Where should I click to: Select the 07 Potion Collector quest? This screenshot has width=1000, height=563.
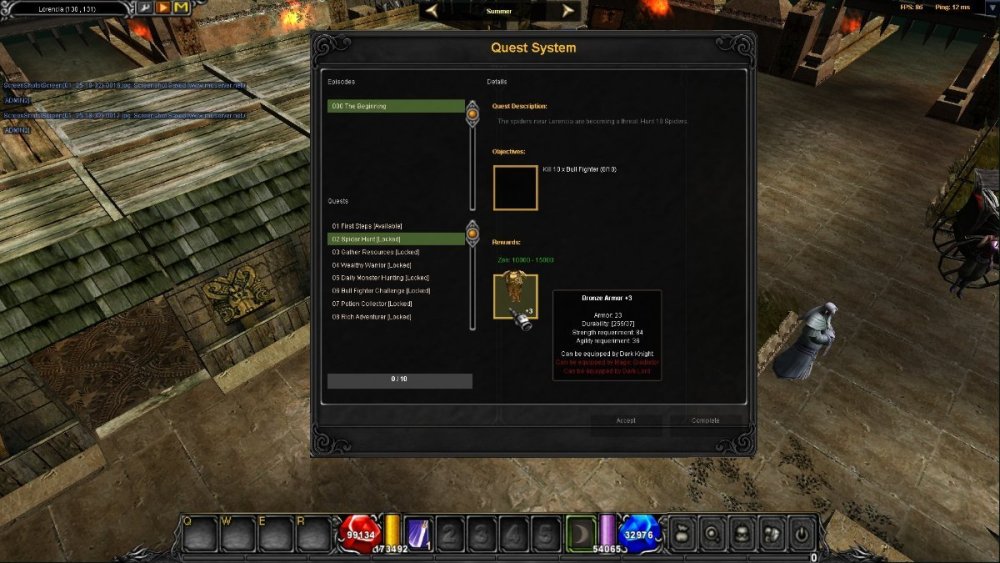pyautogui.click(x=396, y=304)
